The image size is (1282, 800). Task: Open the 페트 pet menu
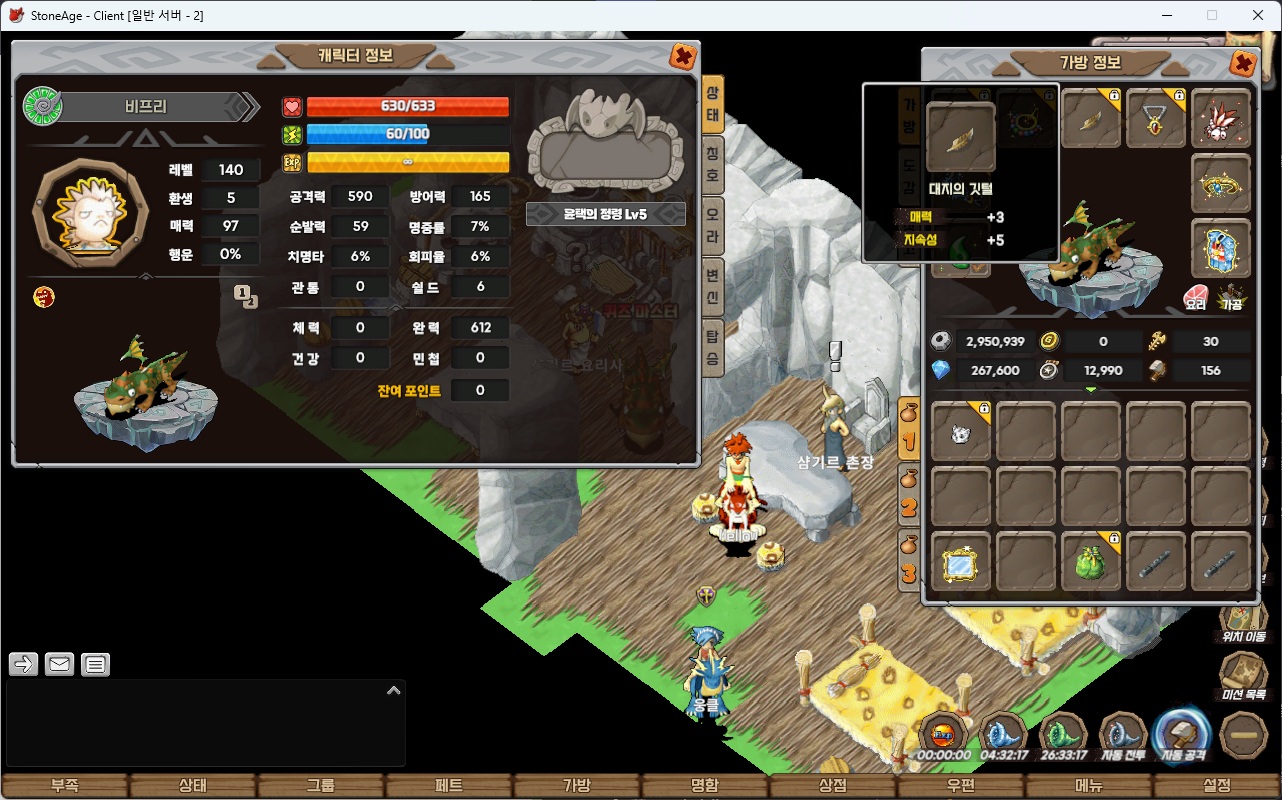pyautogui.click(x=449, y=786)
